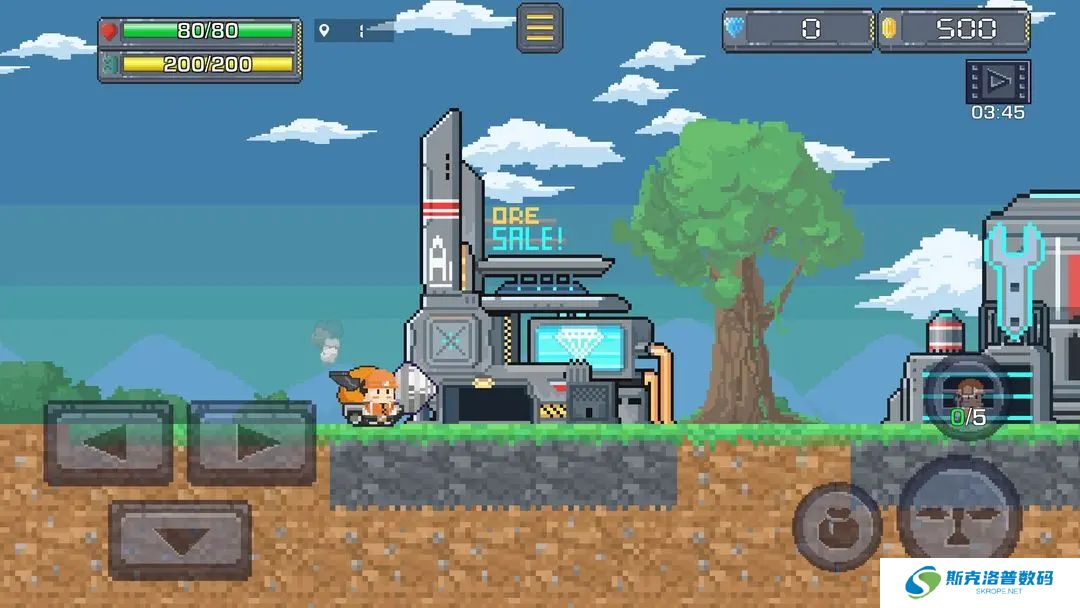Tap the down arrow dig button

[180, 540]
